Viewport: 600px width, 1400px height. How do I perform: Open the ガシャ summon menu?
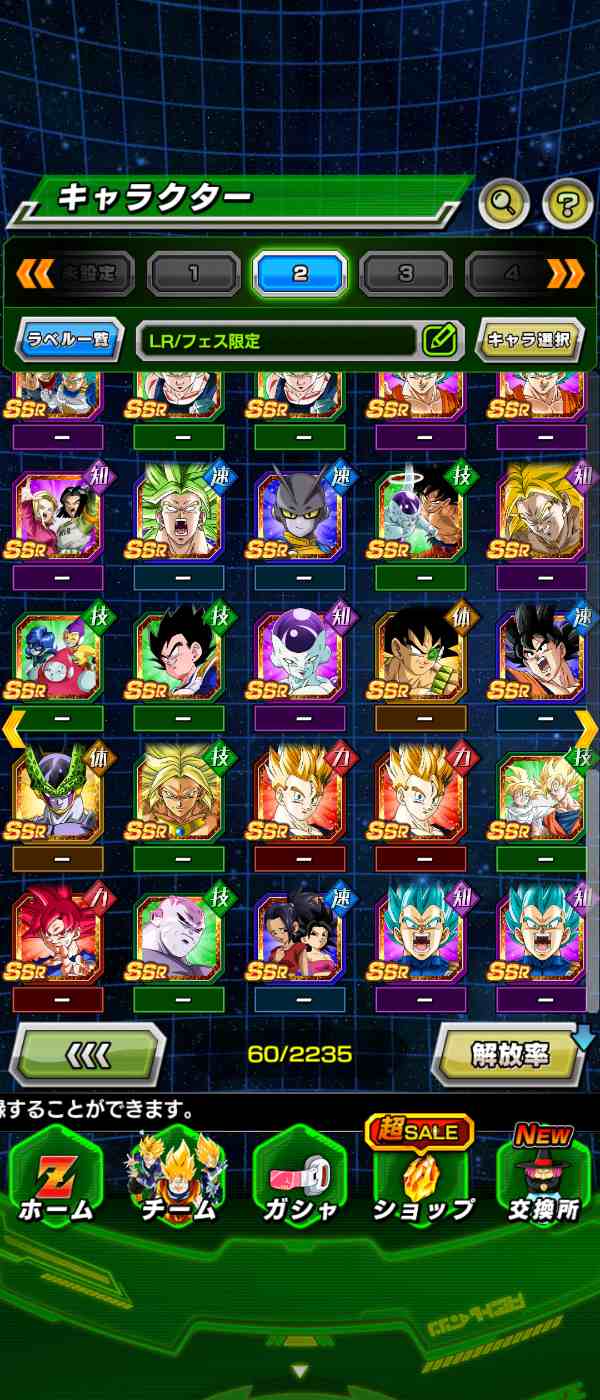[298, 1180]
